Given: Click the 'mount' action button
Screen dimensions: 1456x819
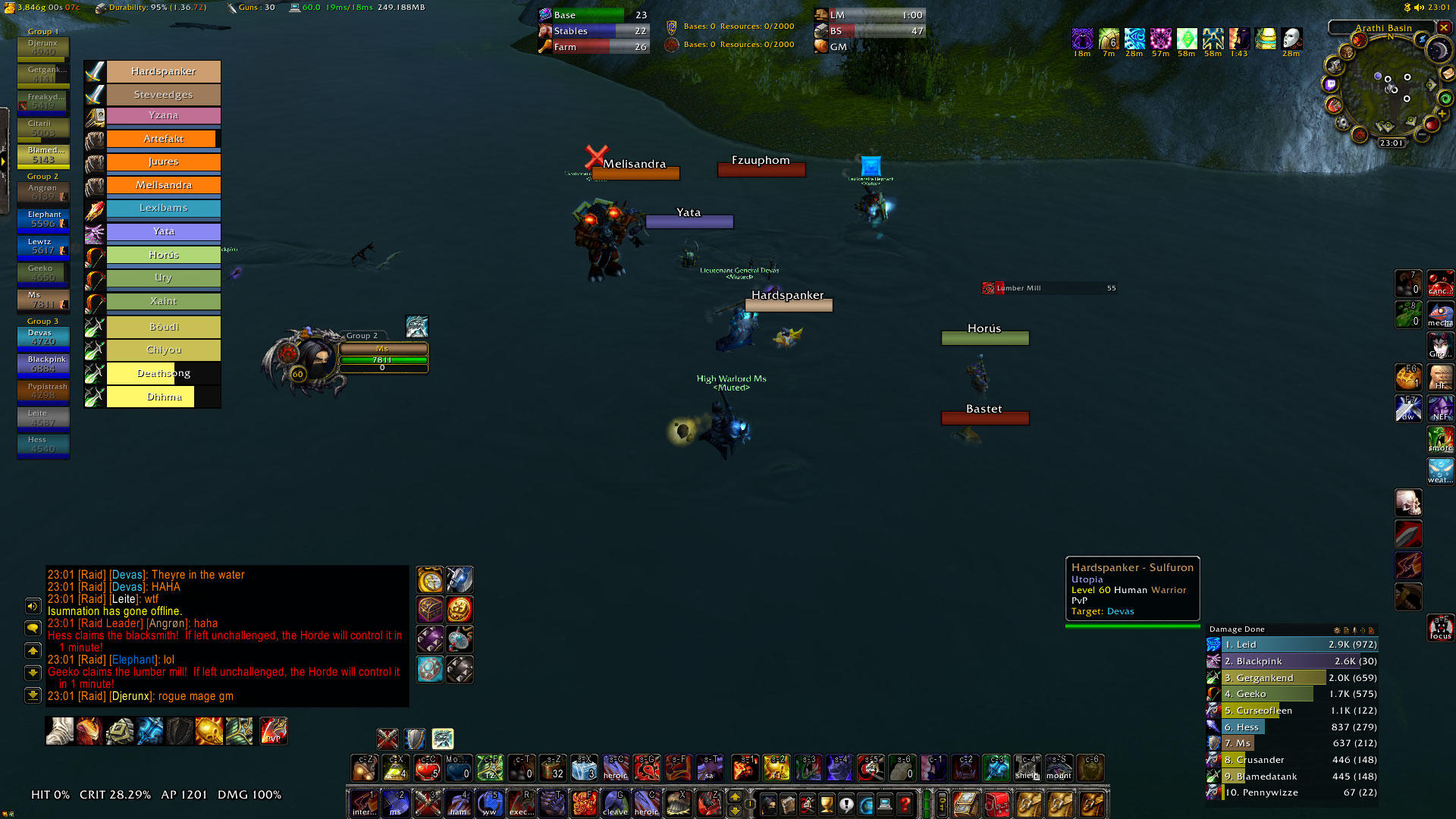Looking at the screenshot, I should pos(1059,767).
